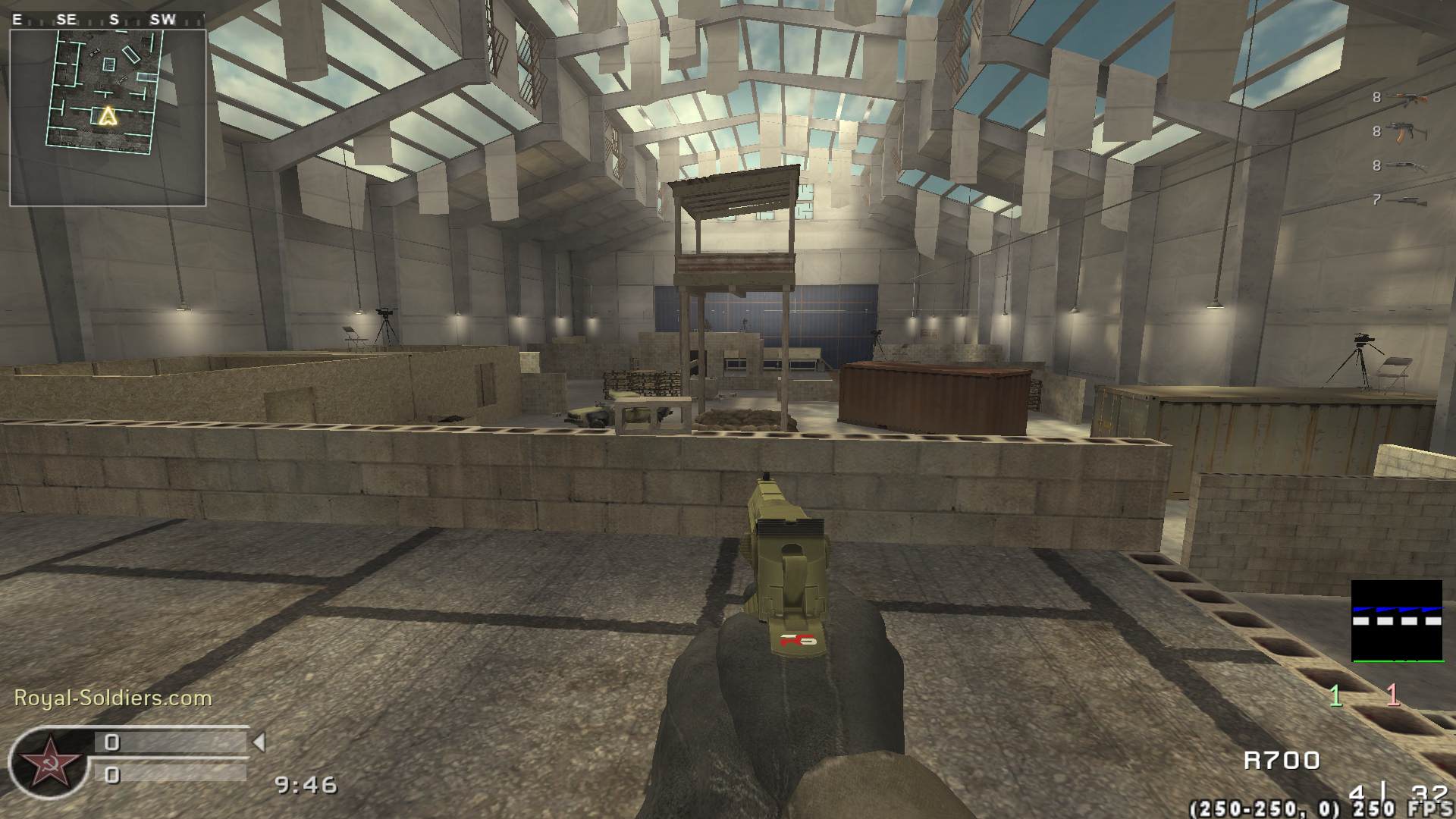Screen dimensions: 1456x819
Task: Select the shotgun weapon icon
Action: point(1405,165)
